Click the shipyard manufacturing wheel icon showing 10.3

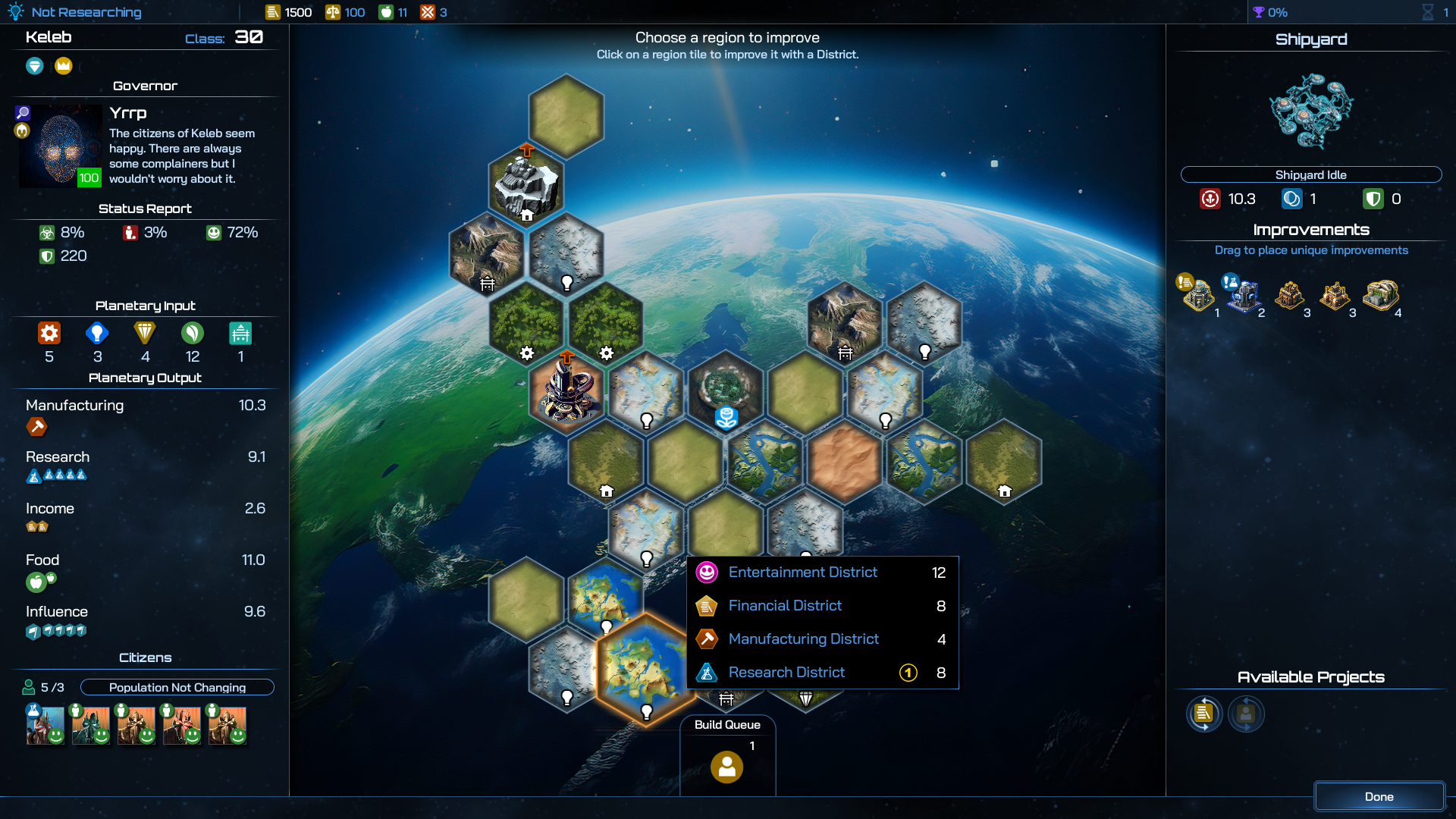(1212, 199)
